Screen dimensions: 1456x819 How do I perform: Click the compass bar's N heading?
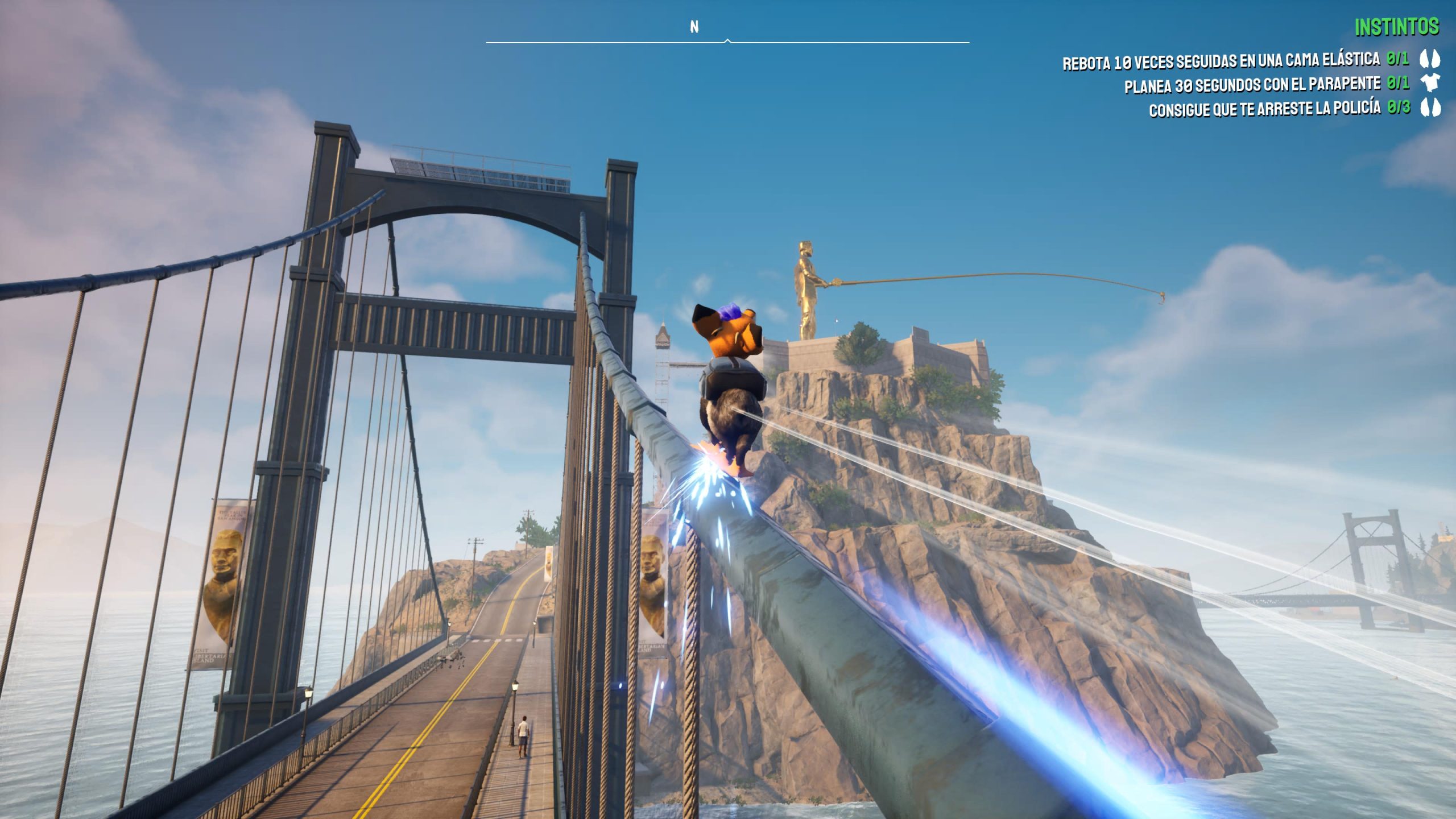[694, 27]
